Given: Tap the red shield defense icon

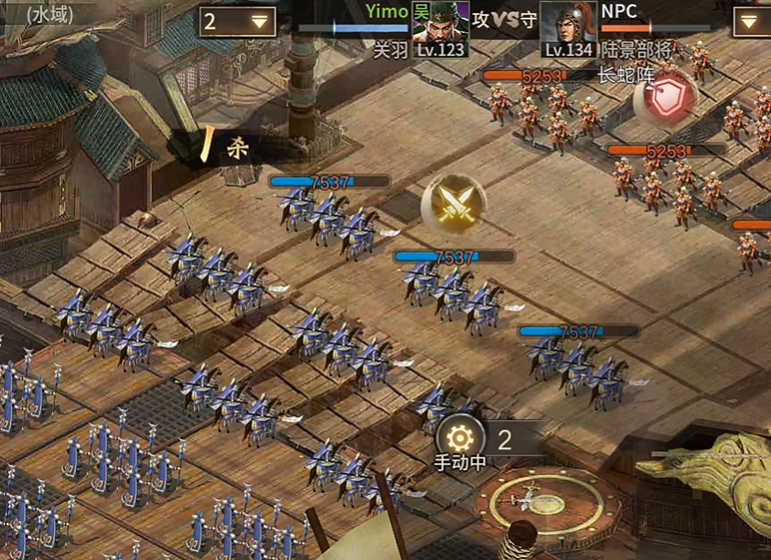Looking at the screenshot, I should [664, 98].
